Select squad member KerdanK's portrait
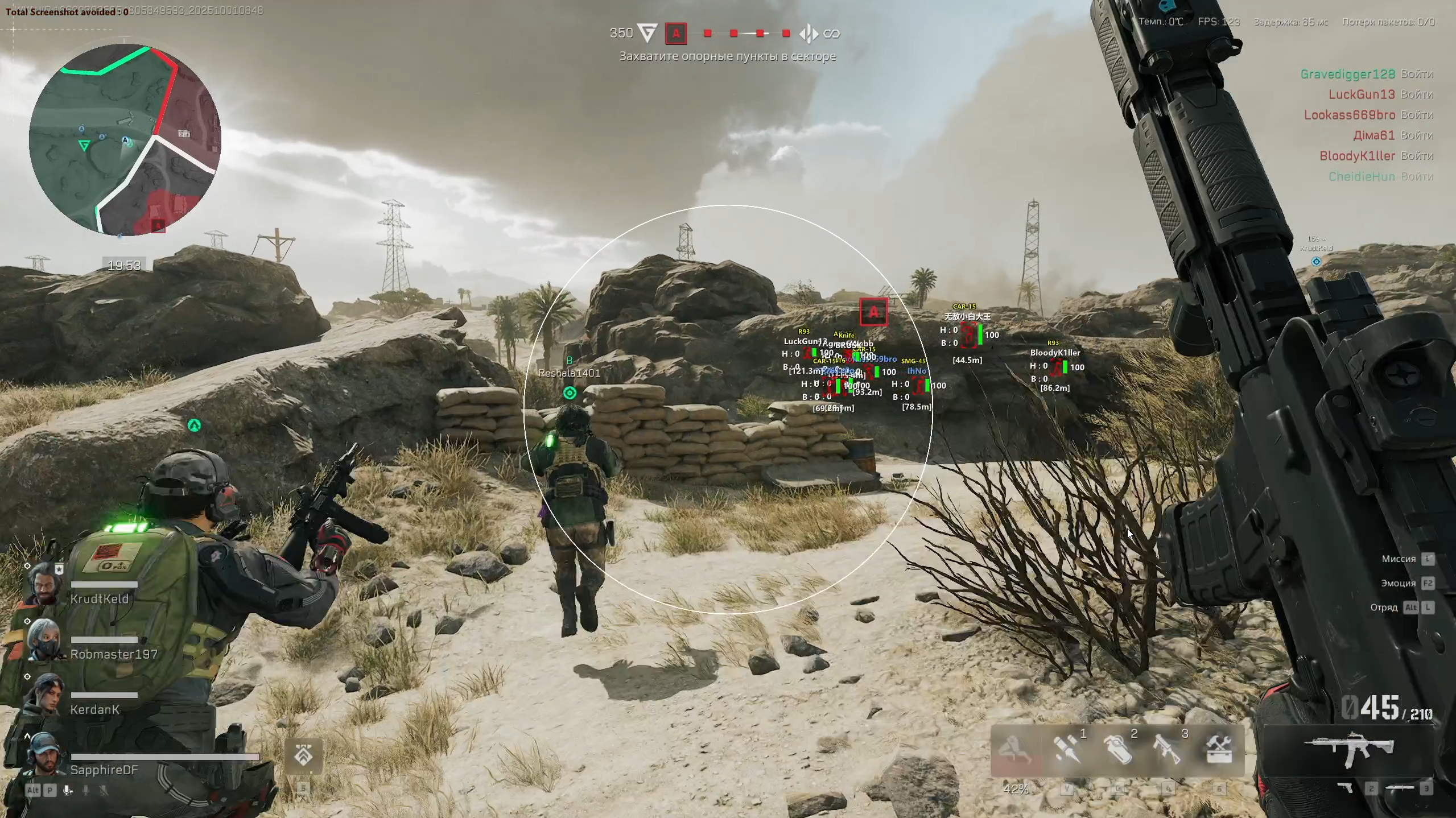This screenshot has width=1456, height=818. coord(44,696)
